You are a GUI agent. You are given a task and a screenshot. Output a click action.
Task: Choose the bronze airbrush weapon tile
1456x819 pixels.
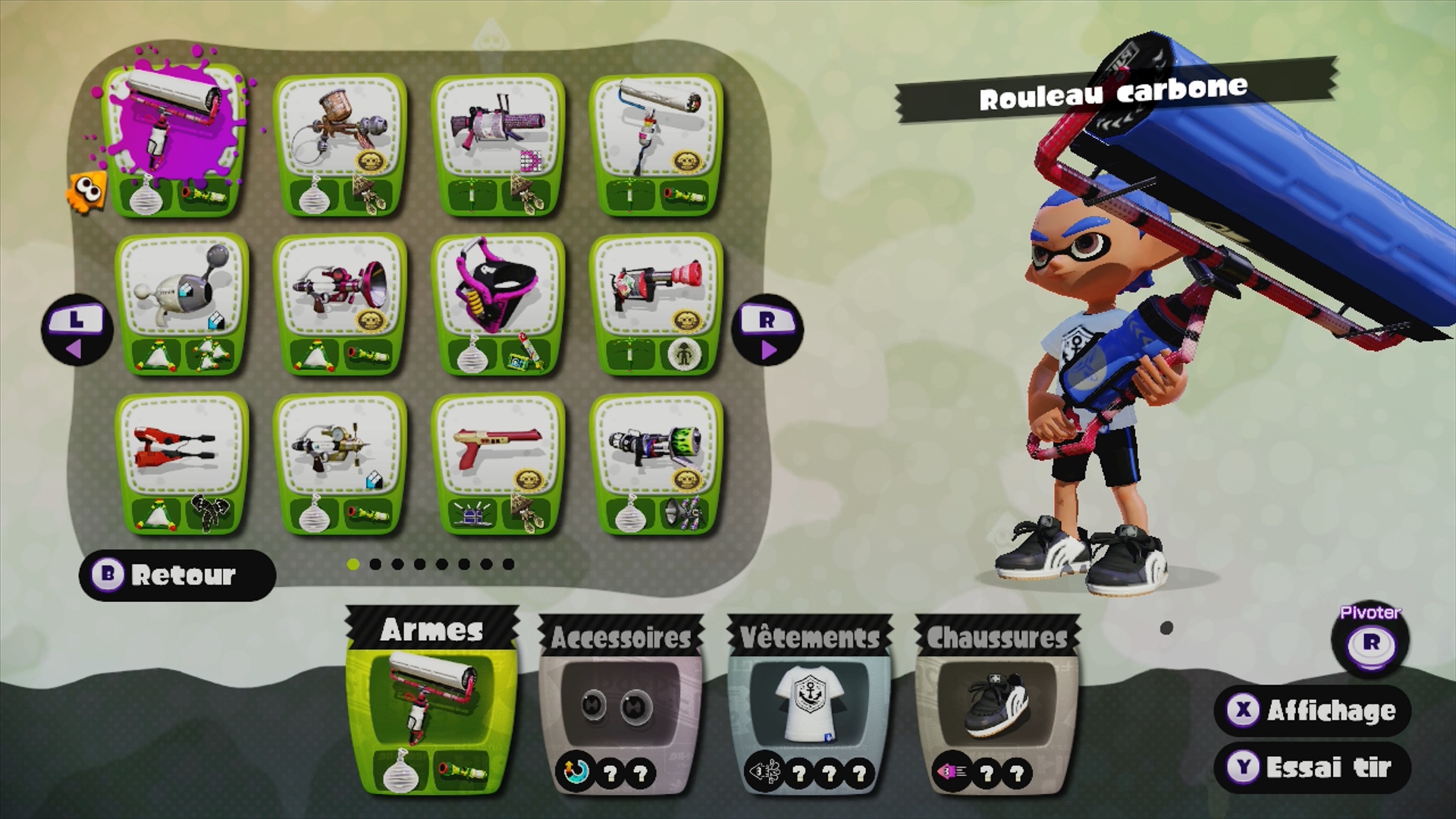coord(340,144)
